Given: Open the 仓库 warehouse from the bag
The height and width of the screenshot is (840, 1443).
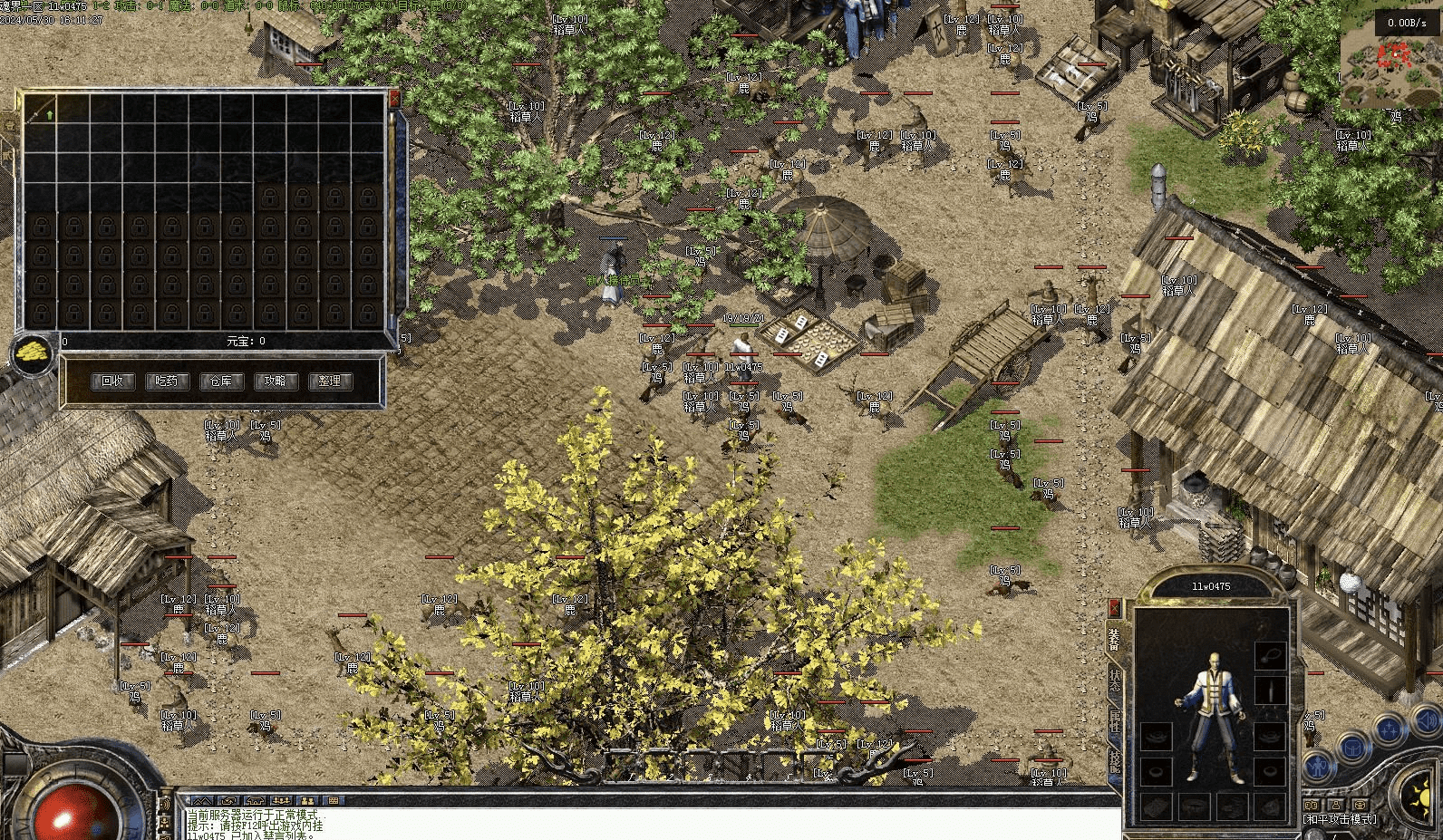Looking at the screenshot, I should click(221, 381).
